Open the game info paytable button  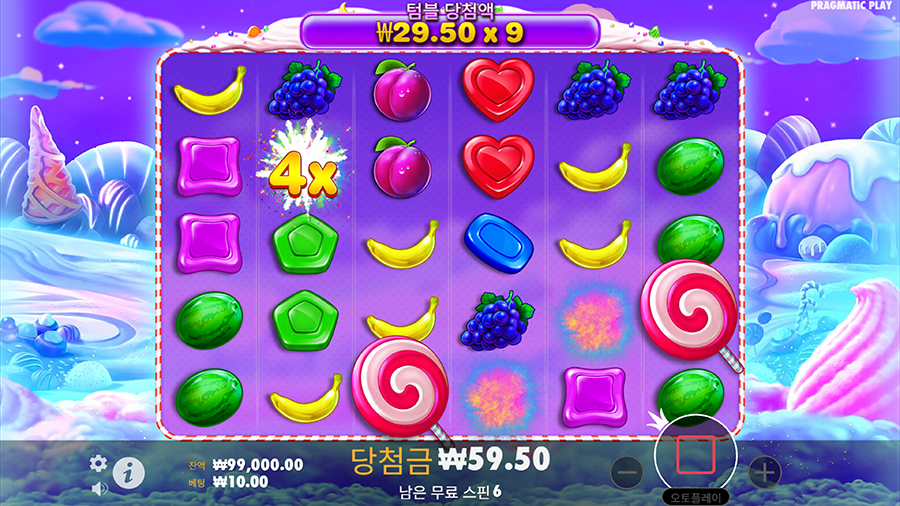127,473
